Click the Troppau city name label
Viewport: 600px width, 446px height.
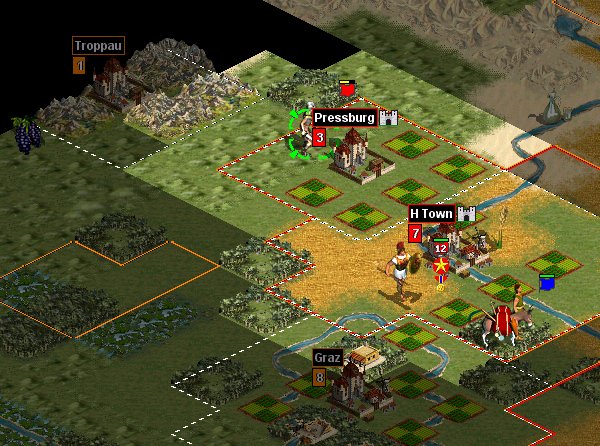pos(90,45)
